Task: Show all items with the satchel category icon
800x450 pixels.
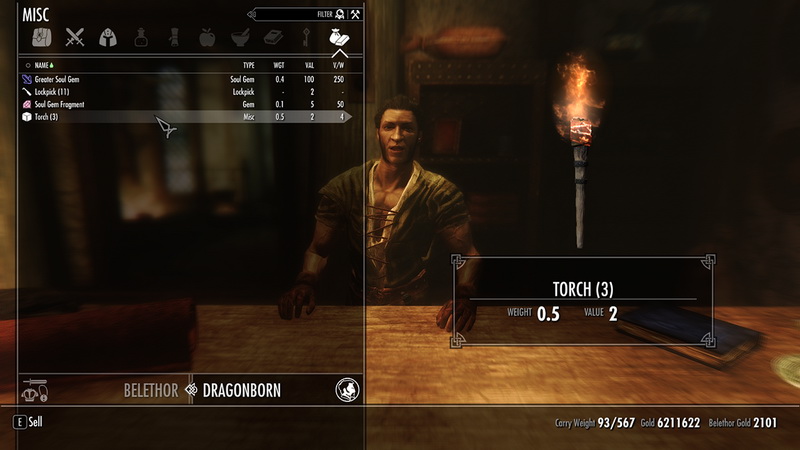Action: tap(39, 38)
